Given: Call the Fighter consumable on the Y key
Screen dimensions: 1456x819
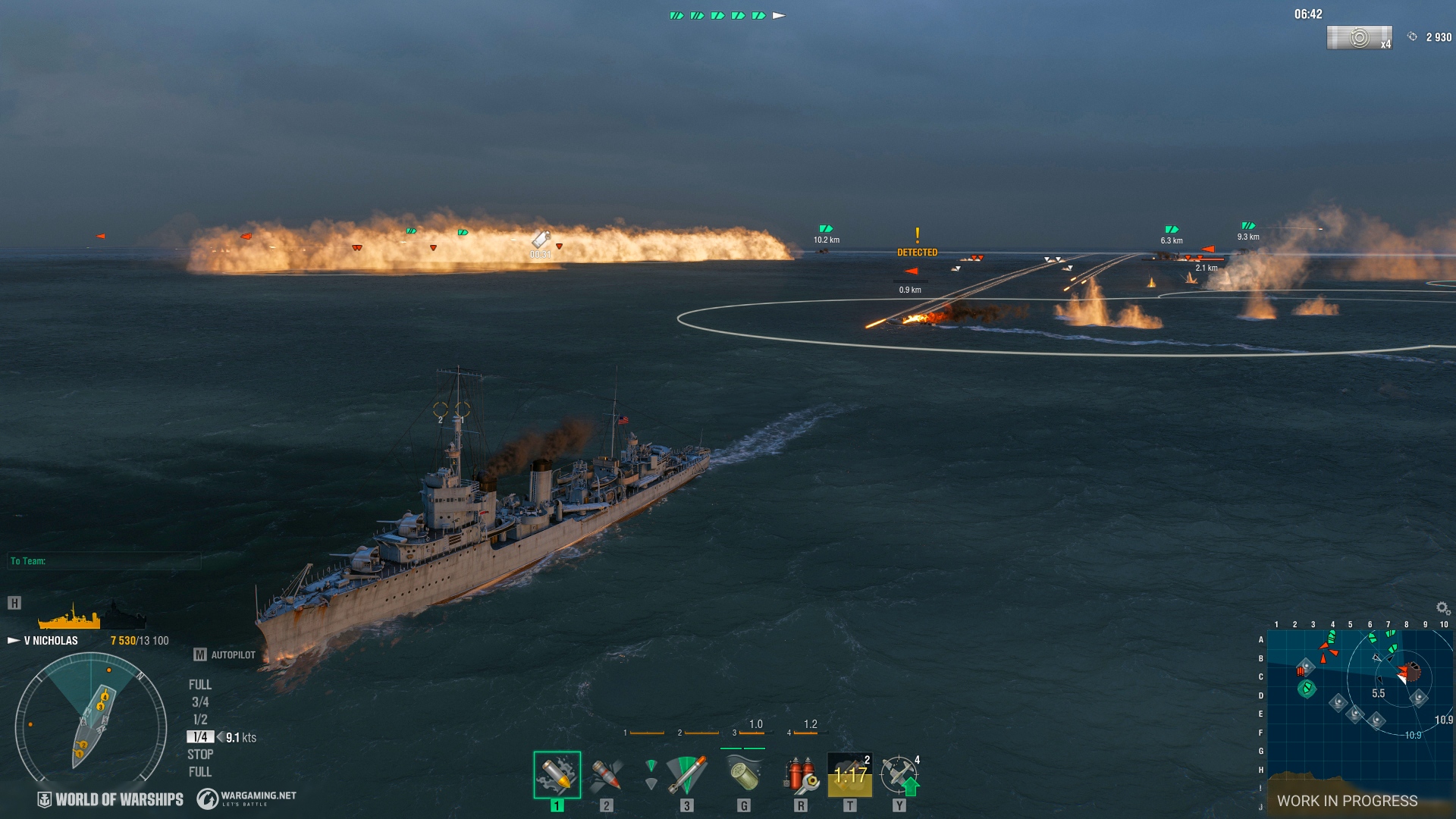Looking at the screenshot, I should pos(899,775).
